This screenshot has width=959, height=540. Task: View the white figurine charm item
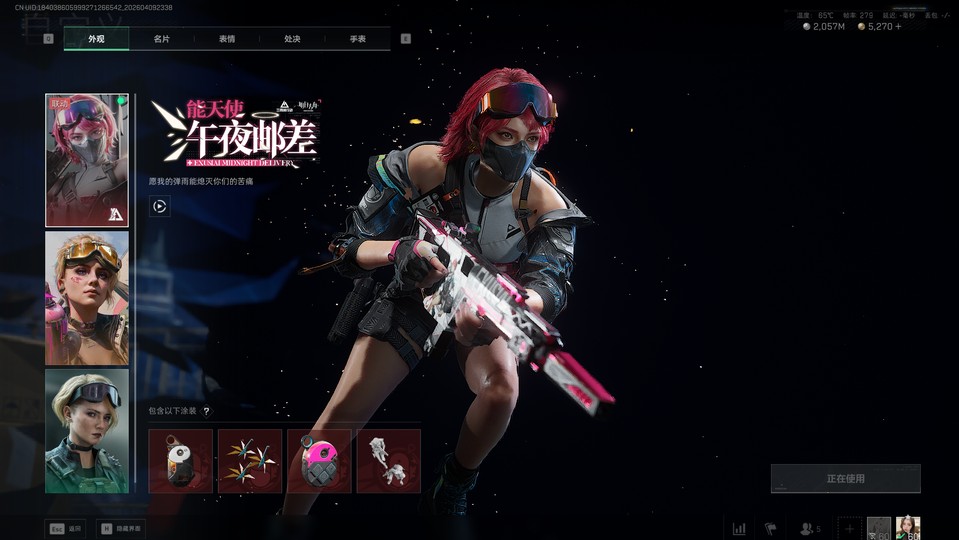coord(388,461)
